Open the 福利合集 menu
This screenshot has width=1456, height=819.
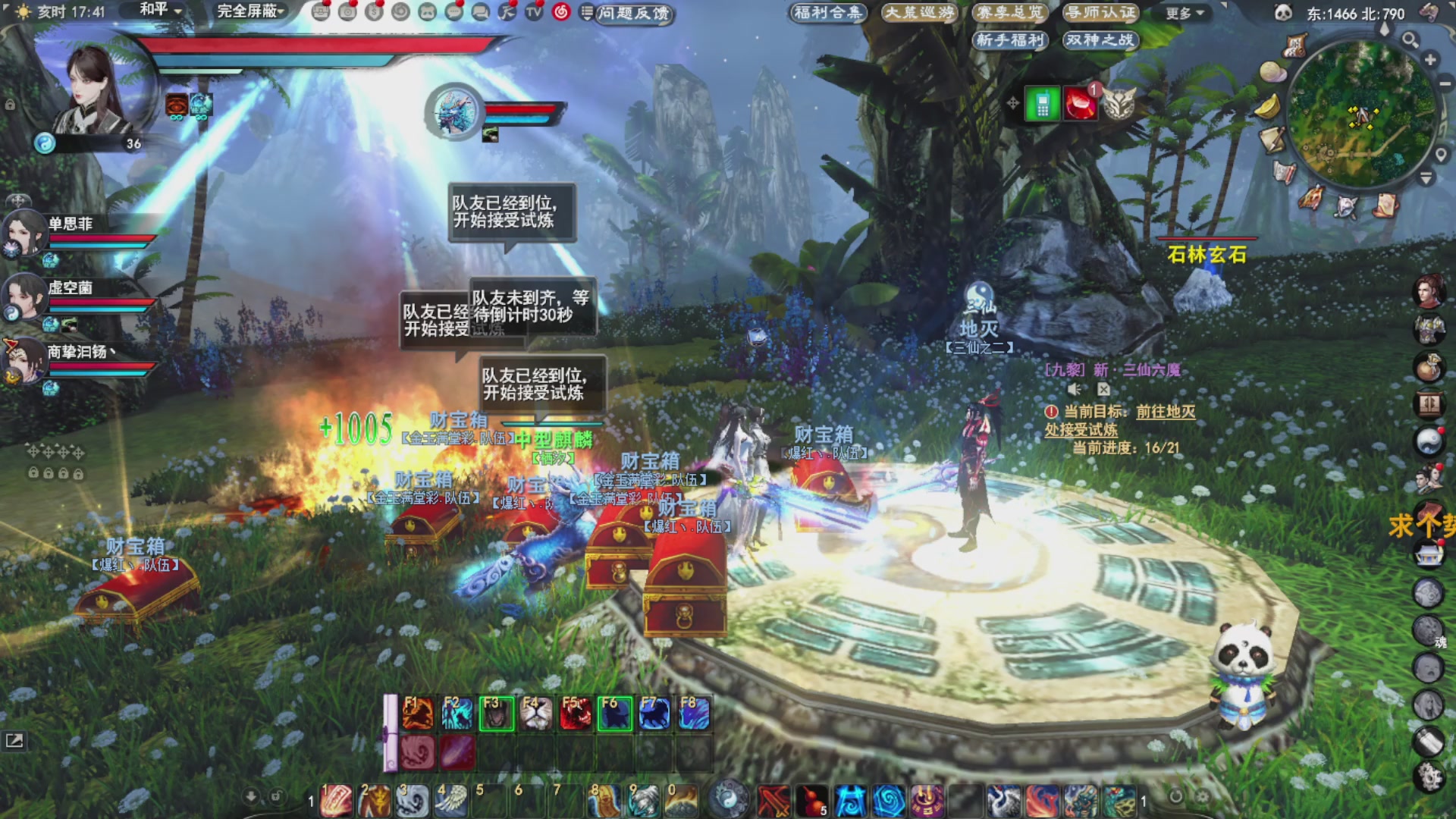[x=828, y=12]
